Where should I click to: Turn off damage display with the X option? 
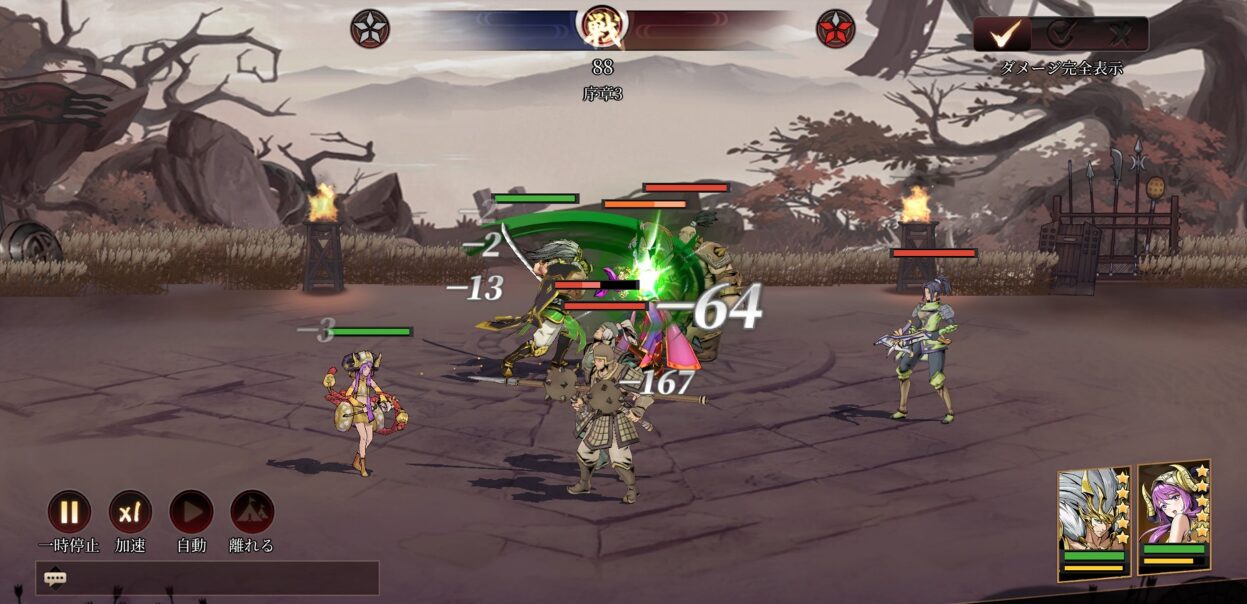pos(1118,35)
